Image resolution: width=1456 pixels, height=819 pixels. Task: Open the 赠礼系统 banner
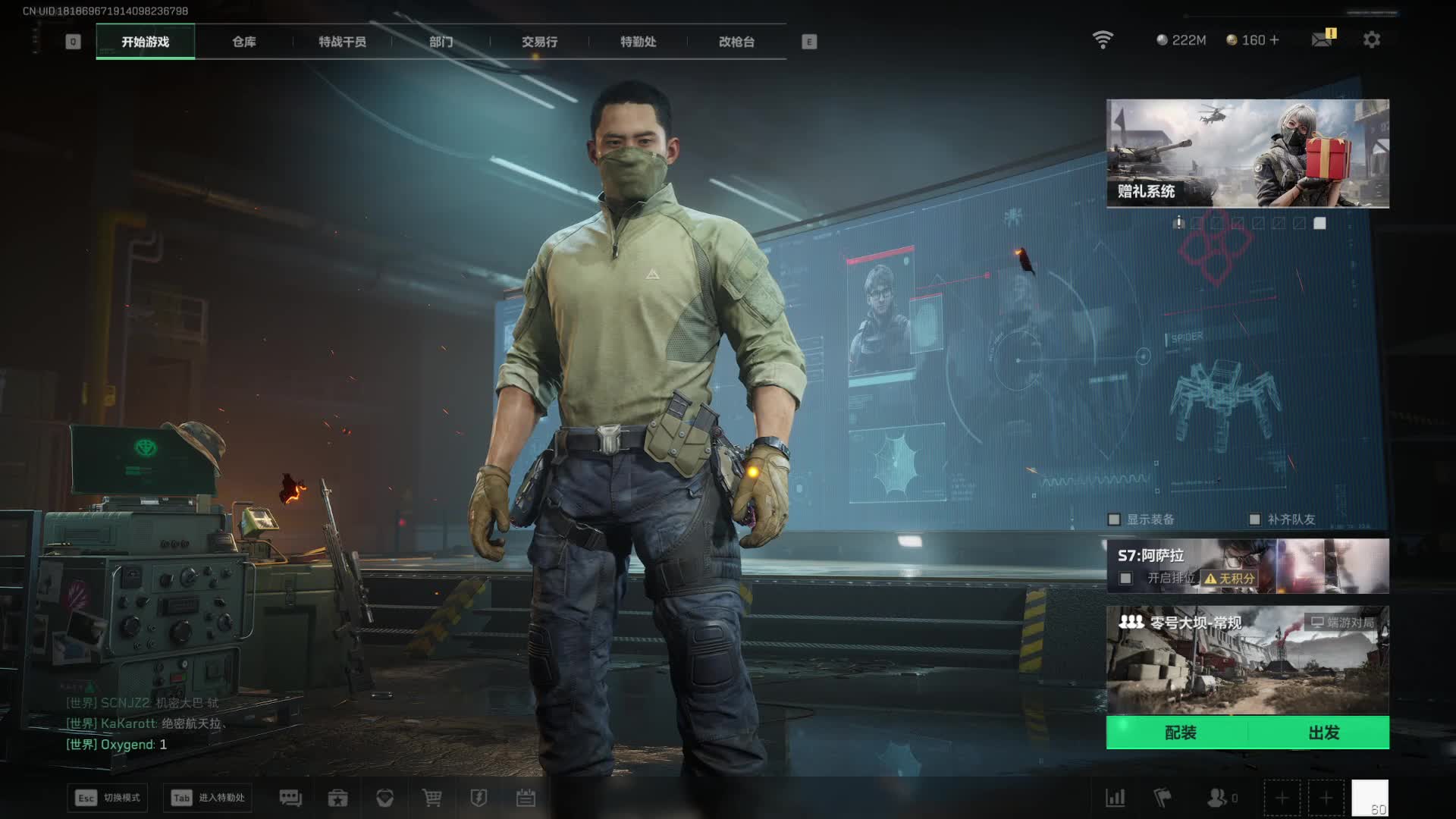(x=1247, y=153)
